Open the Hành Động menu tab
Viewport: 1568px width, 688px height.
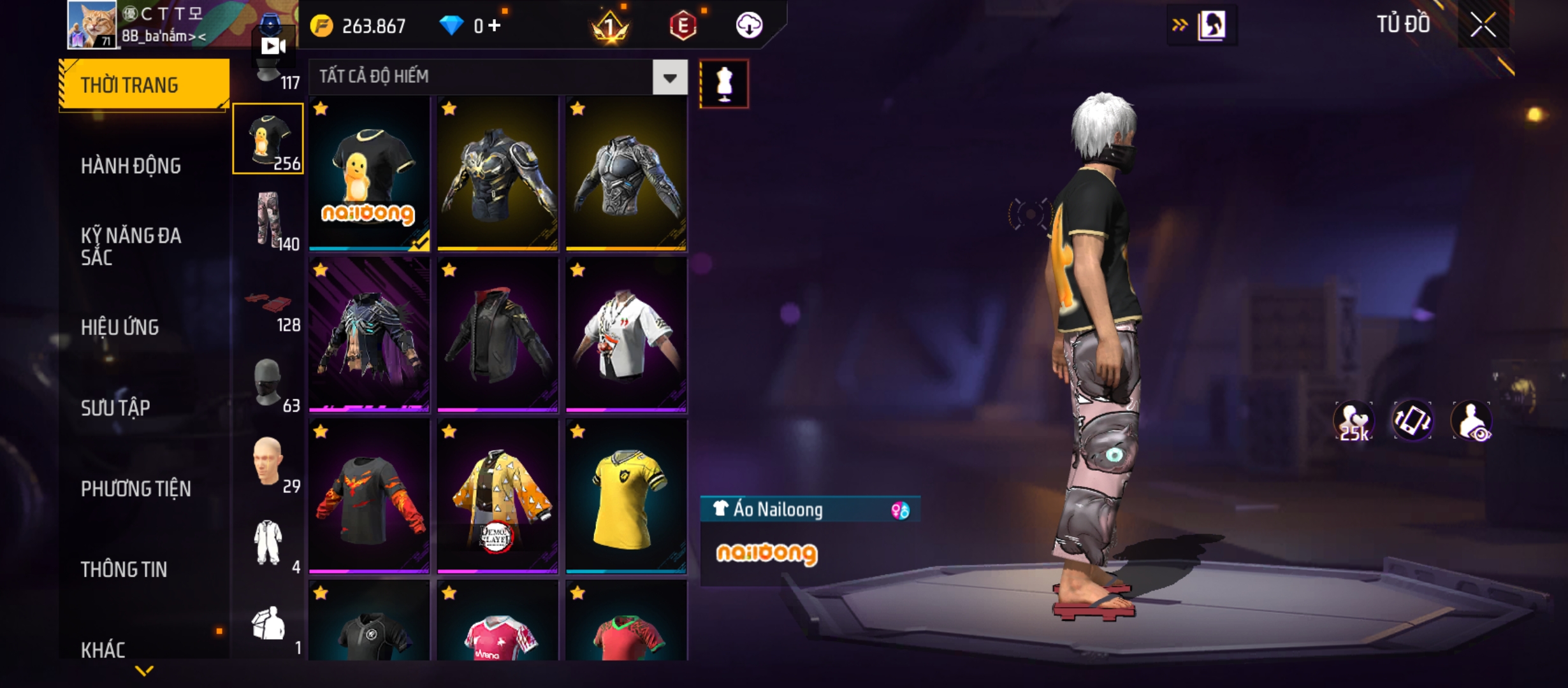131,166
